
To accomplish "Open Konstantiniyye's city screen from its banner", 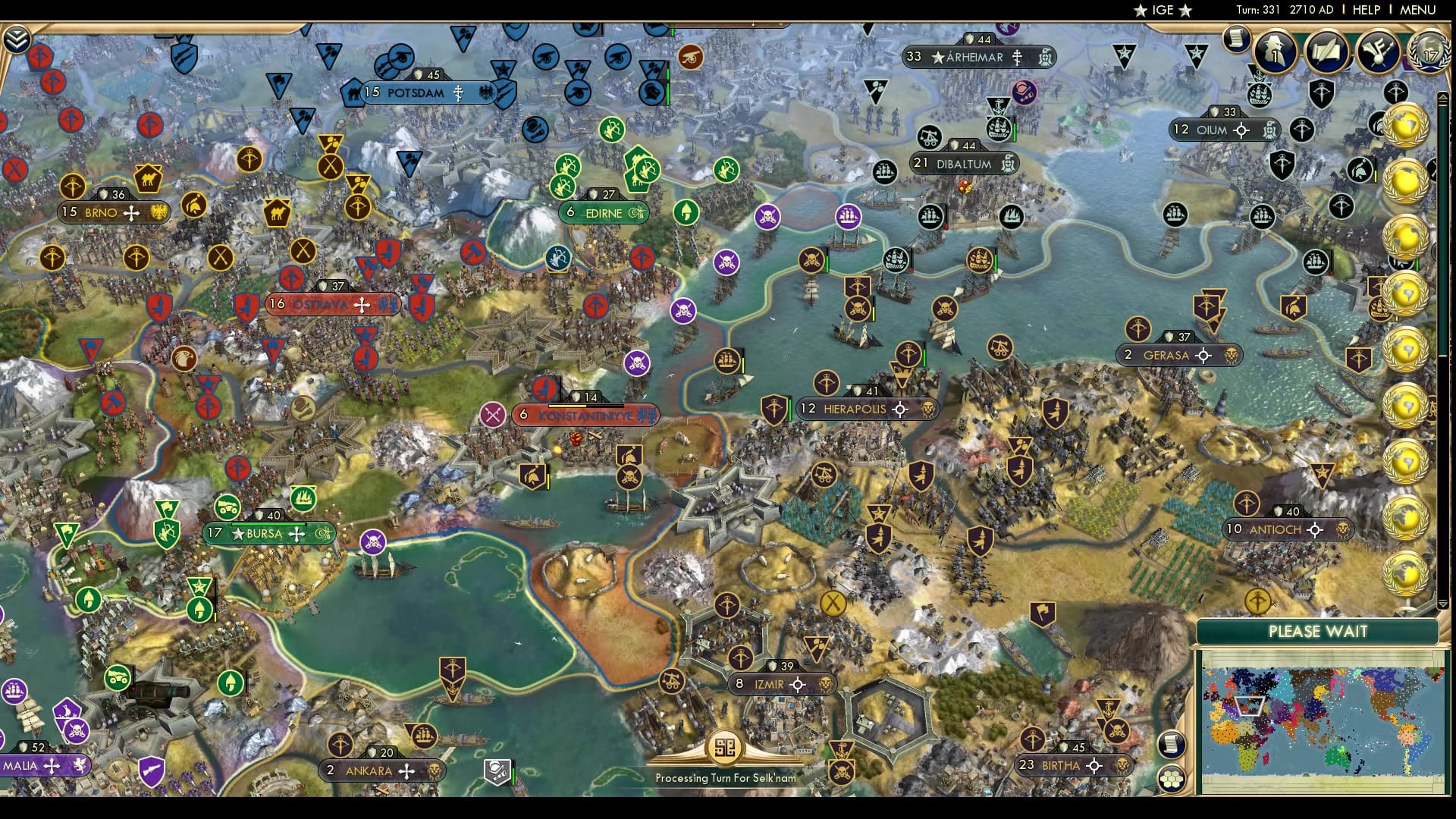I will 584,415.
